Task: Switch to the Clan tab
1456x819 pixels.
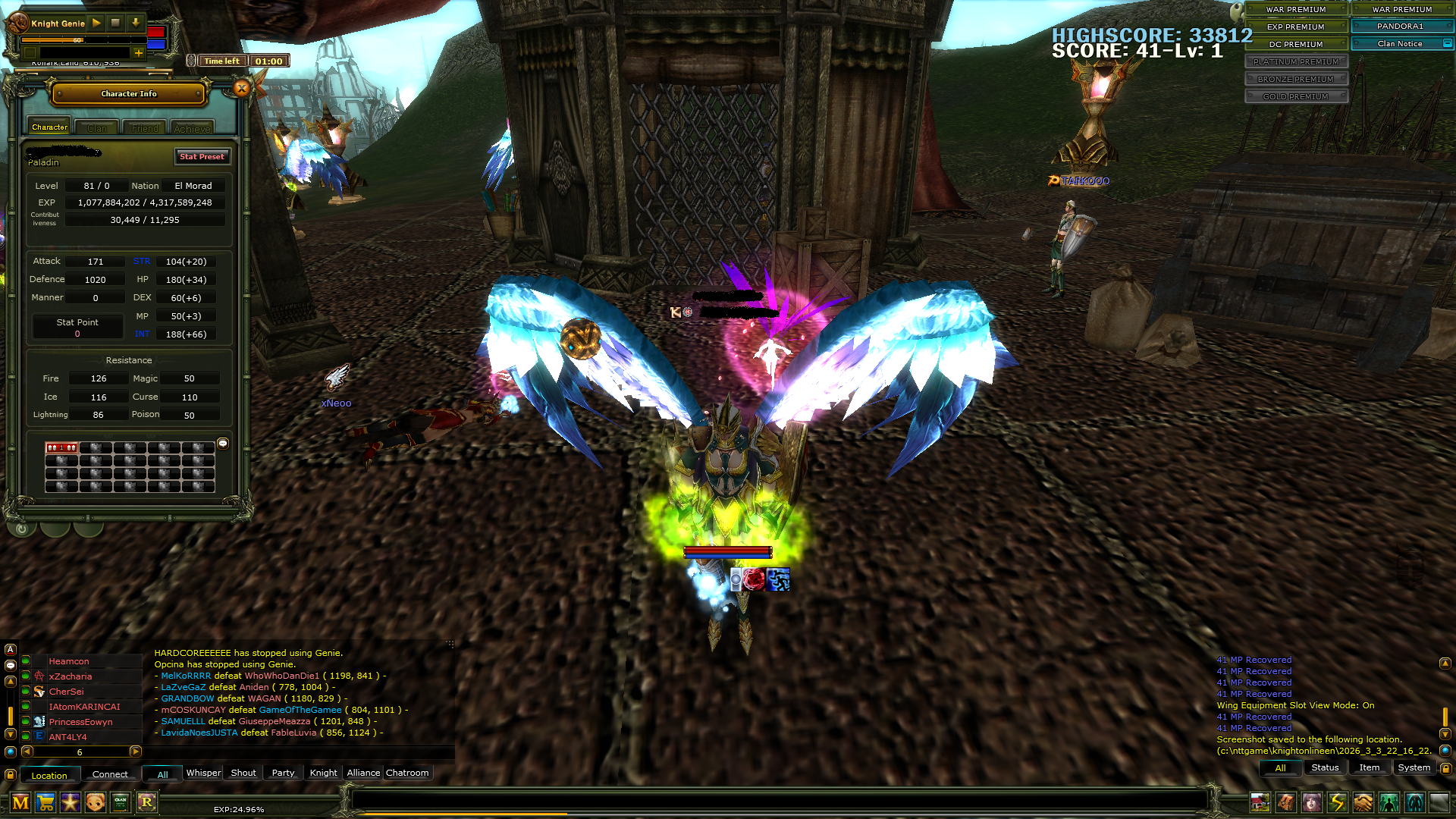Action: pyautogui.click(x=97, y=128)
